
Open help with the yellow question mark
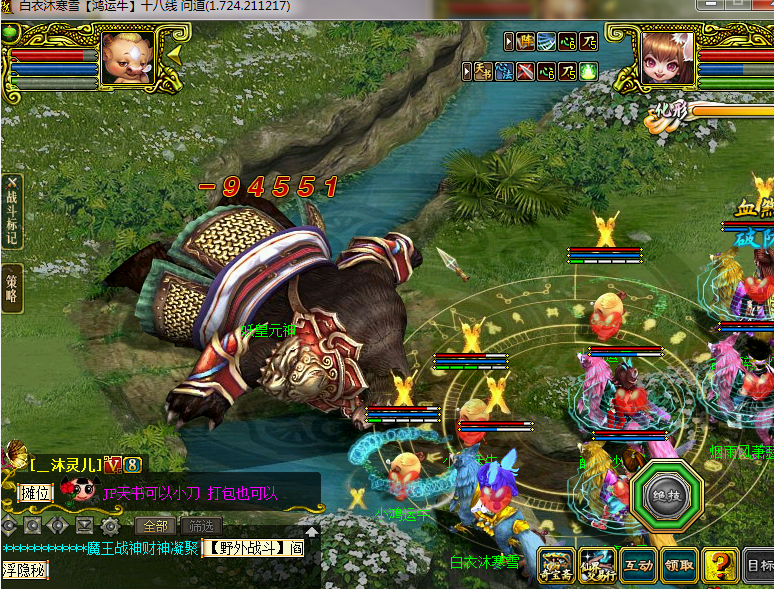(720, 566)
